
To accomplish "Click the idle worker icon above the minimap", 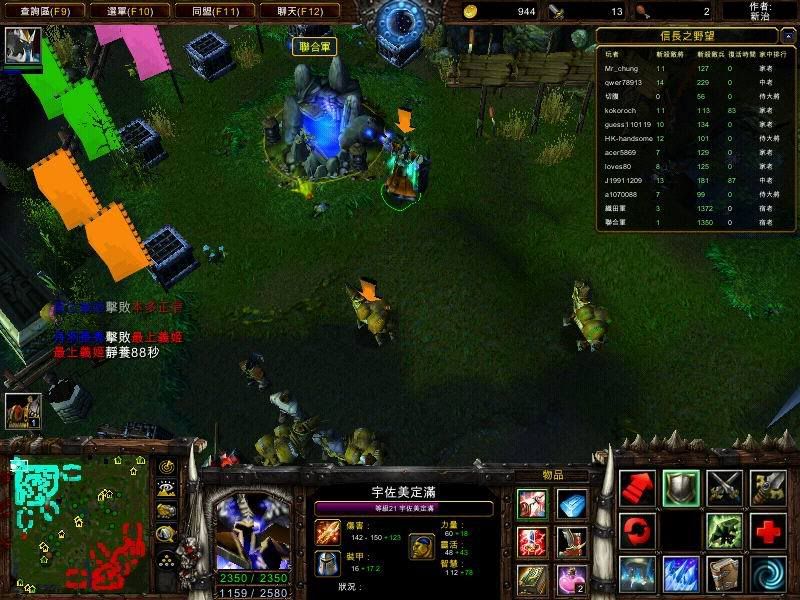I will pyautogui.click(x=21, y=410).
